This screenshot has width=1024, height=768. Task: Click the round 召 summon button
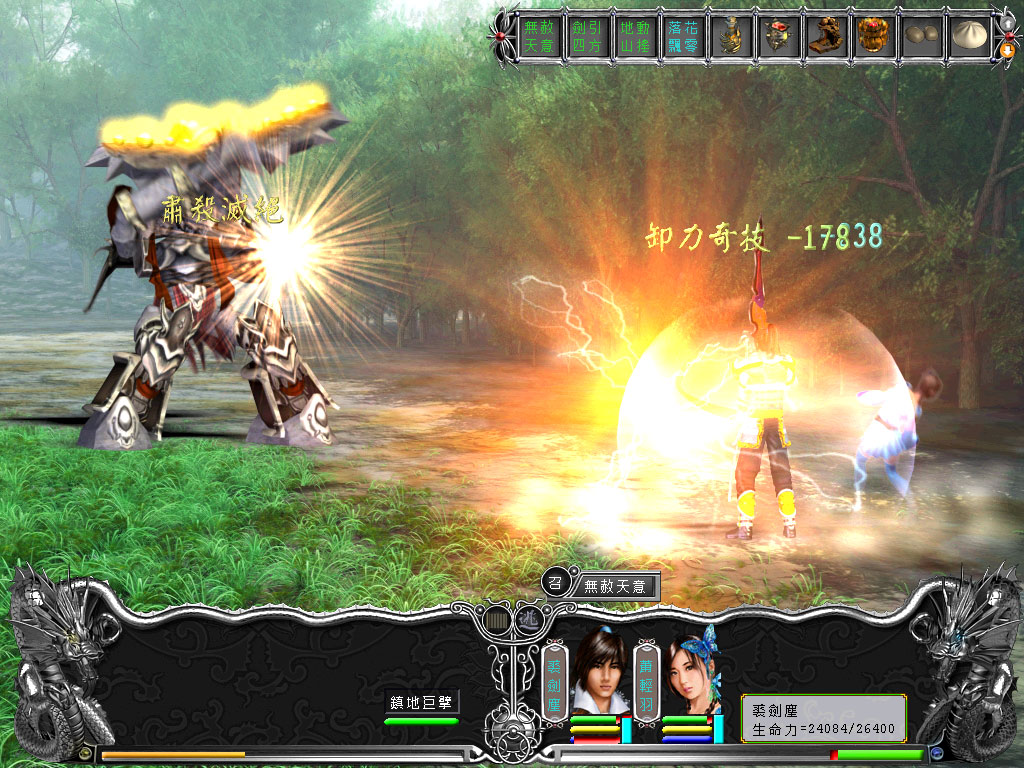(x=556, y=581)
